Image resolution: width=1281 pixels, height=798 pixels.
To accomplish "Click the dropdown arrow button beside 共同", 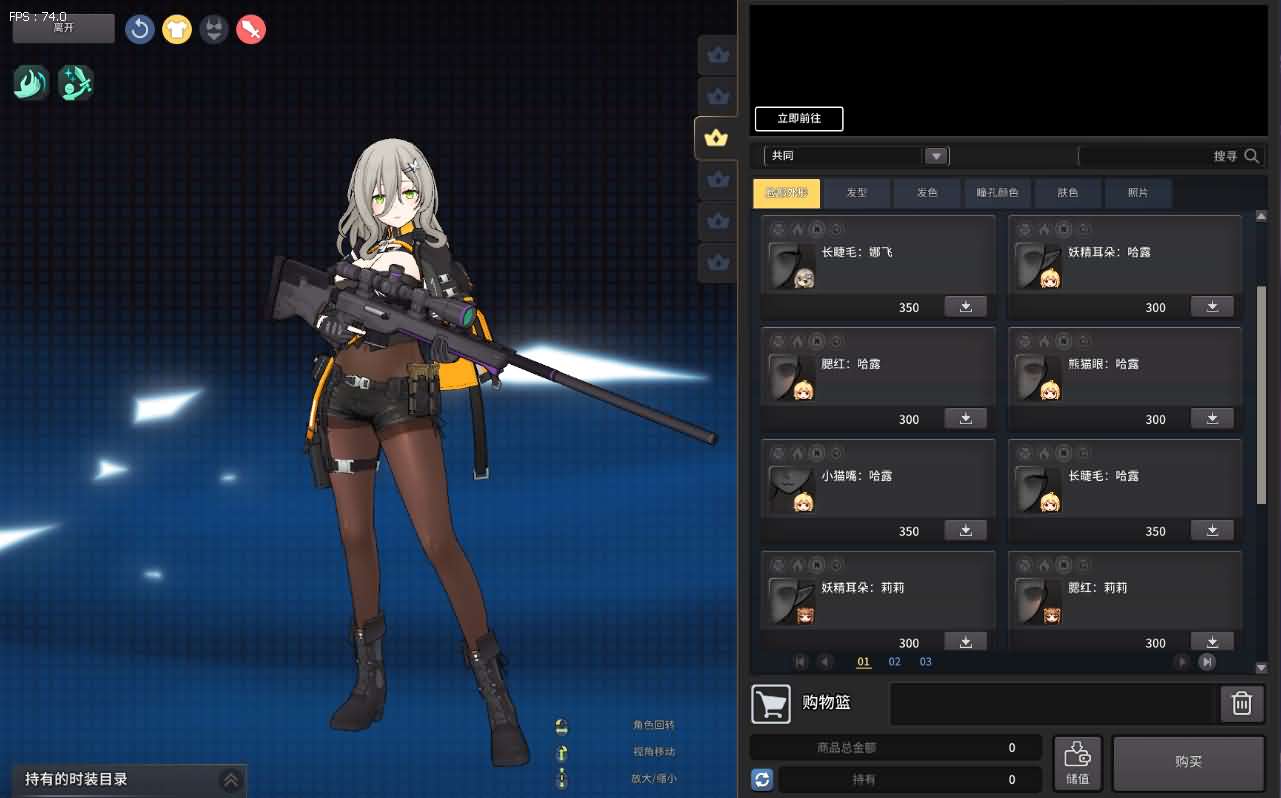I will point(935,156).
